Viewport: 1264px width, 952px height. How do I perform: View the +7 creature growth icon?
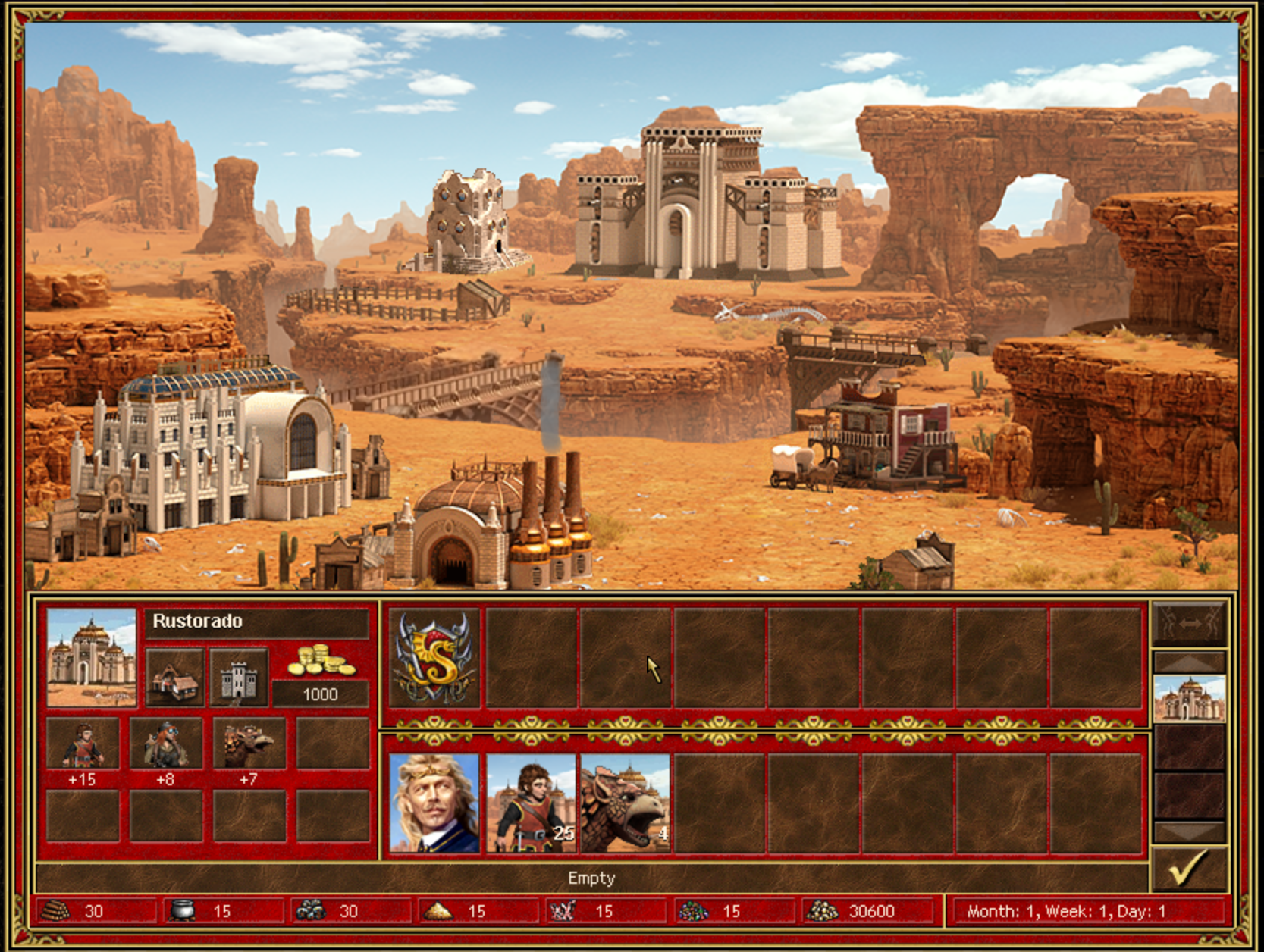point(249,744)
